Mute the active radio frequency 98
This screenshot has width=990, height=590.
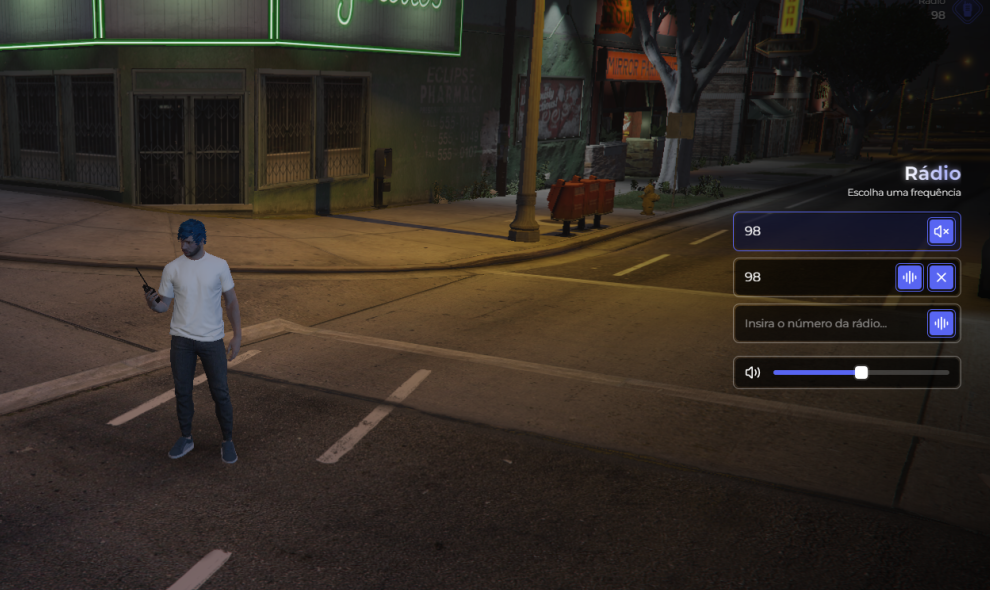point(941,232)
